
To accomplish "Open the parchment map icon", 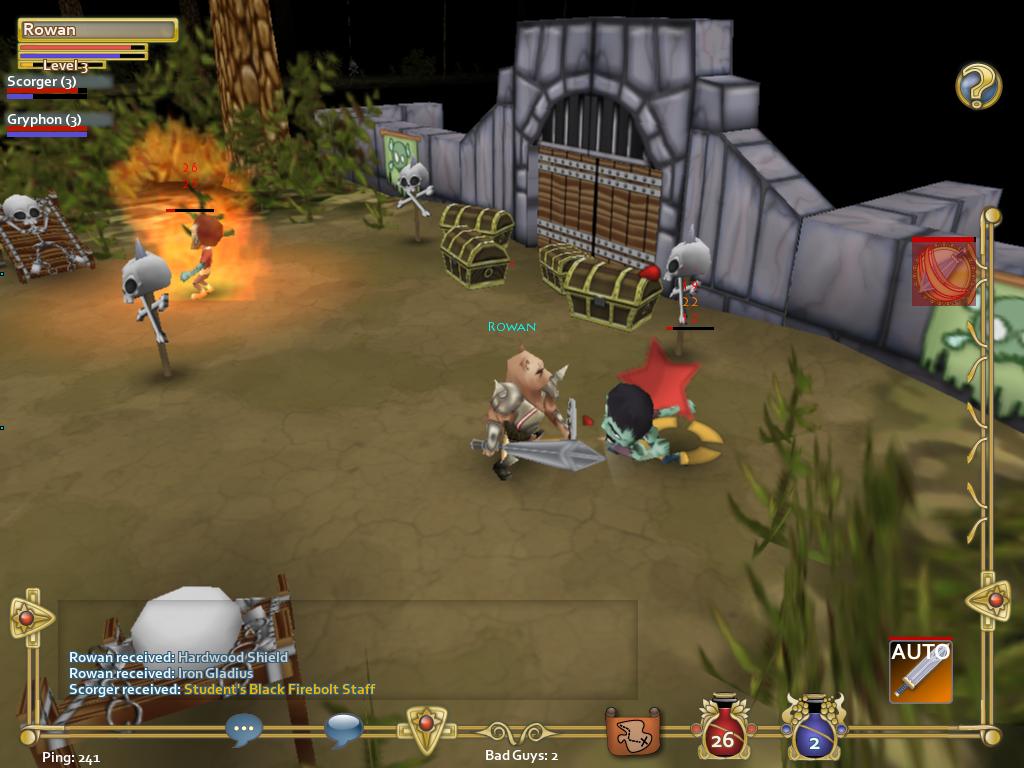I will point(634,733).
